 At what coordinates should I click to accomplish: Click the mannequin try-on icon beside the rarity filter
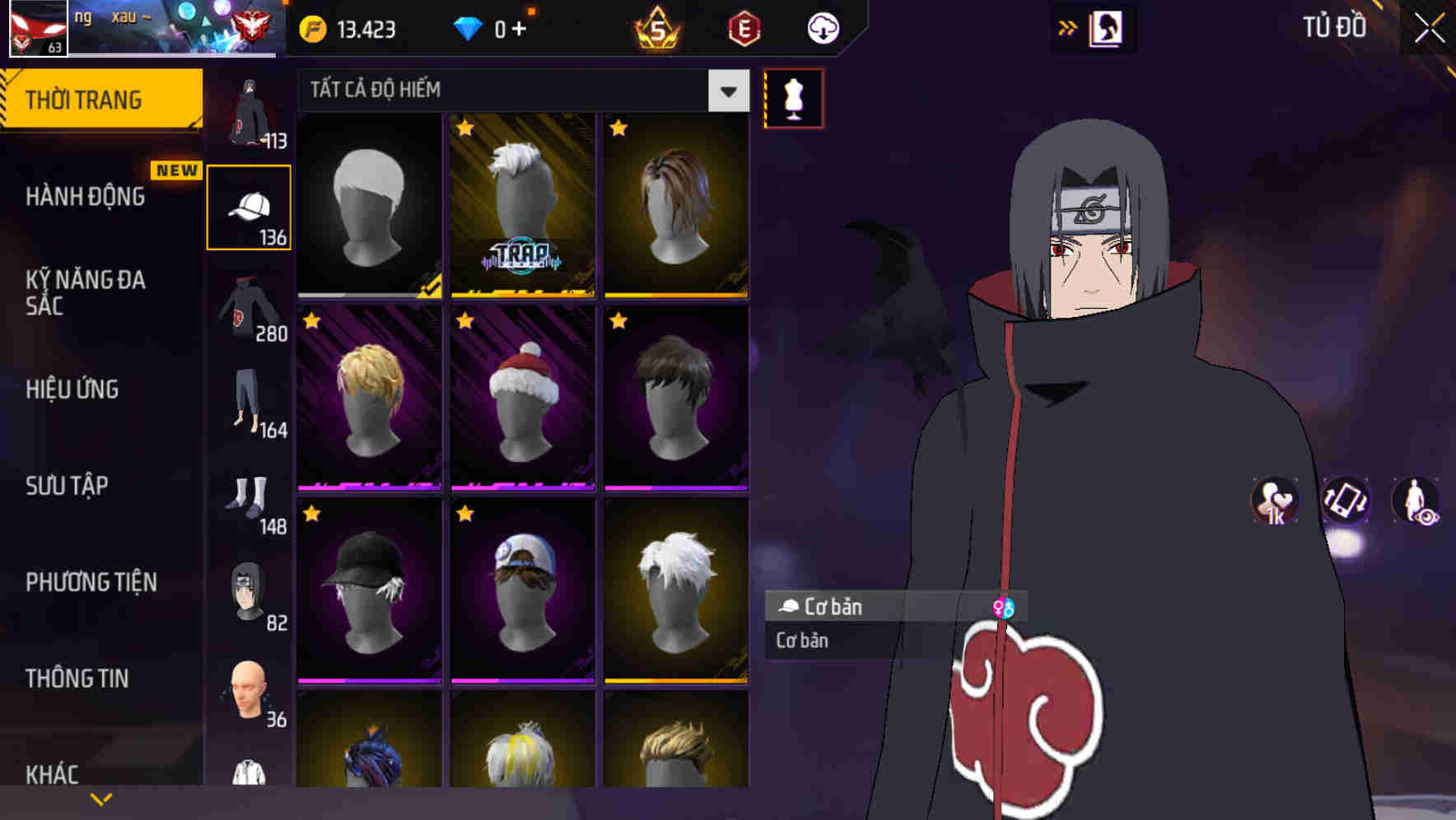click(x=793, y=99)
